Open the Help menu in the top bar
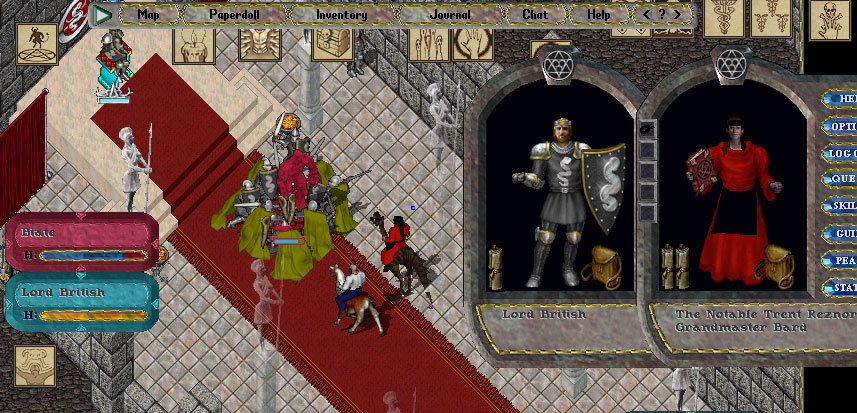This screenshot has height=413, width=857. click(x=598, y=15)
